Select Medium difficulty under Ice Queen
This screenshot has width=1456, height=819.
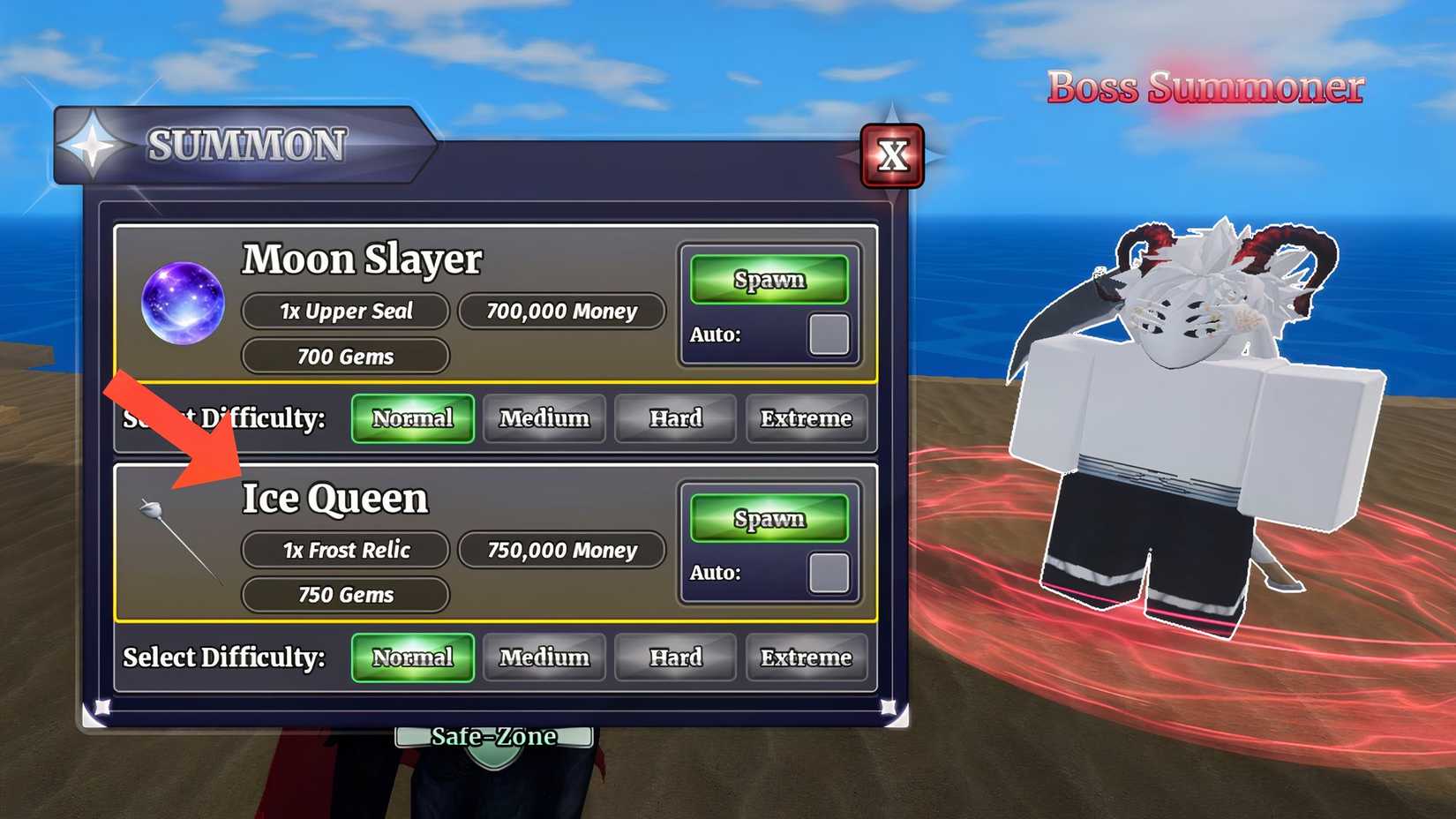click(544, 657)
